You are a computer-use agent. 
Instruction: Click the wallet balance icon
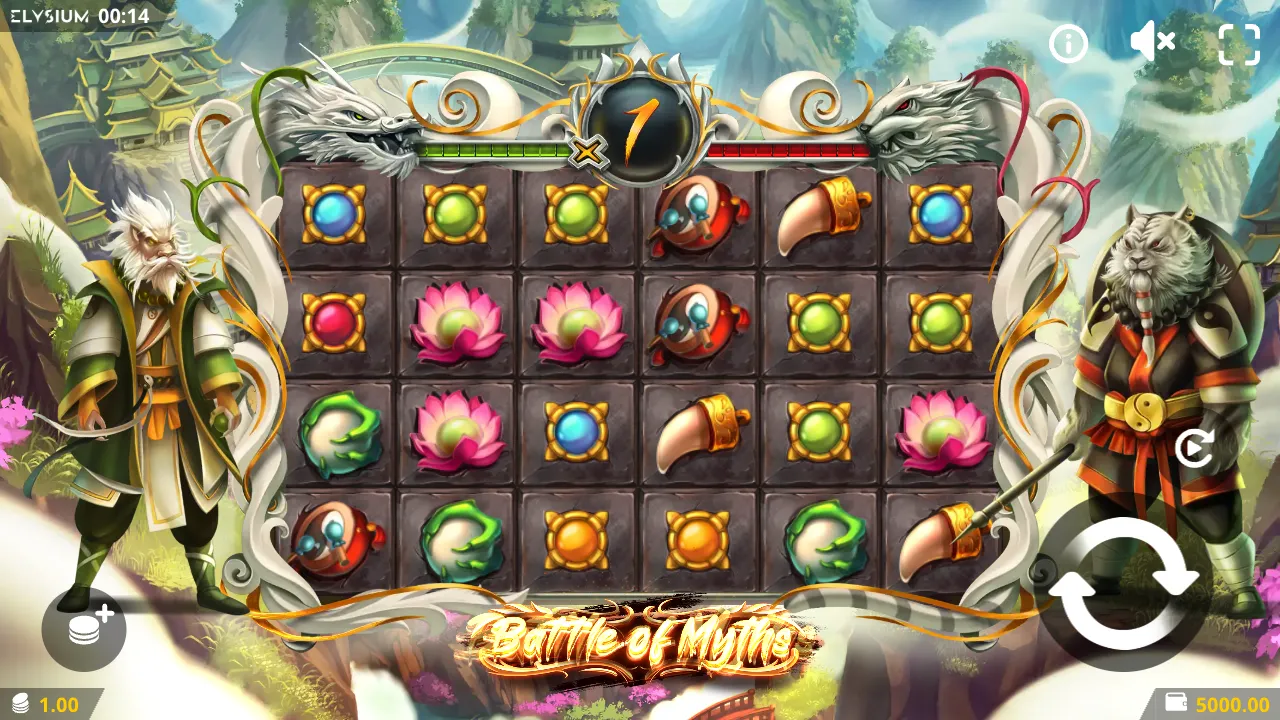point(1175,701)
